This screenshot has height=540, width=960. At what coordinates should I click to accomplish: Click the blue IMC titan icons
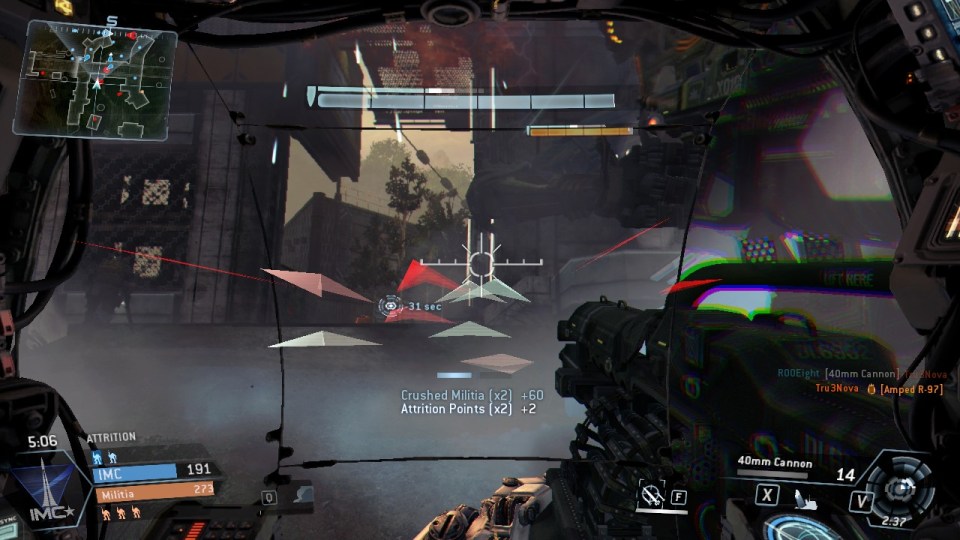pyautogui.click(x=103, y=456)
